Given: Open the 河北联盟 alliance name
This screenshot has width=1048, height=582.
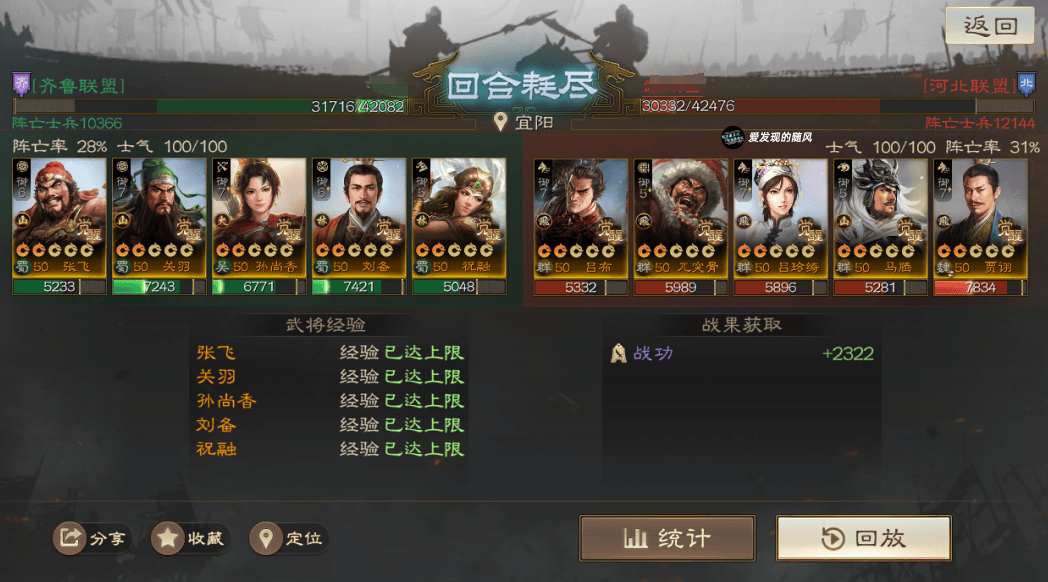Looking at the screenshot, I should click(x=968, y=85).
